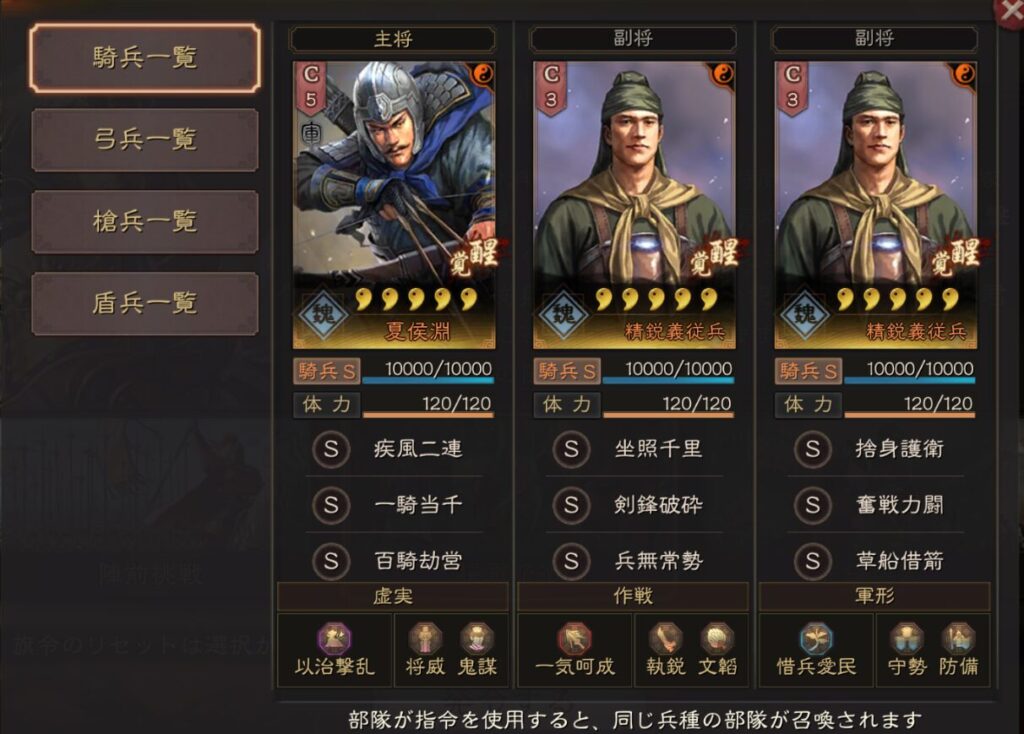Show the 盾兵一覧 list
Image resolution: width=1024 pixels, height=734 pixels.
coord(145,303)
